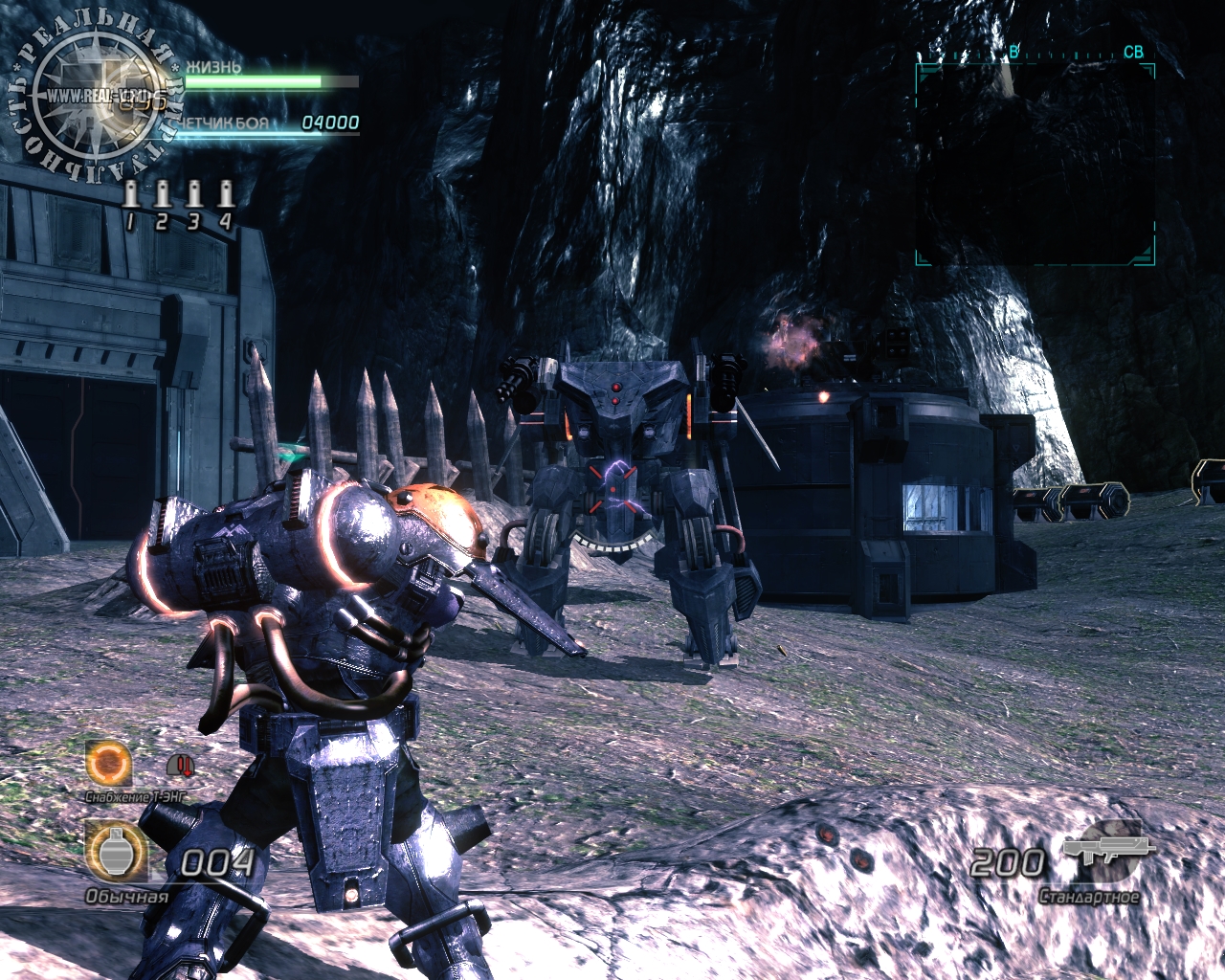This screenshot has height=980, width=1225.
Task: Click the radar minimap frame
Action: coord(1035,164)
